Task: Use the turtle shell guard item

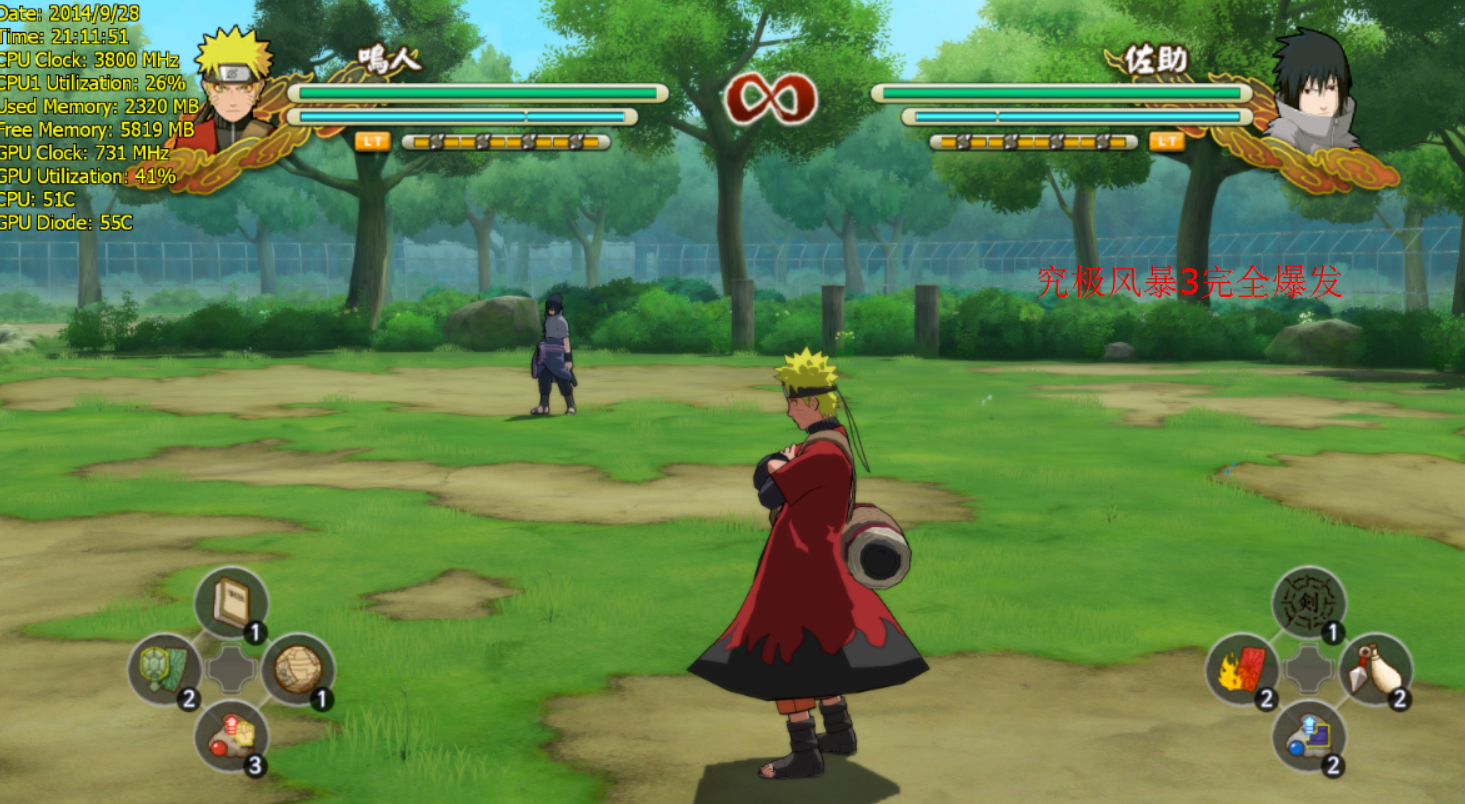Action: [165, 668]
